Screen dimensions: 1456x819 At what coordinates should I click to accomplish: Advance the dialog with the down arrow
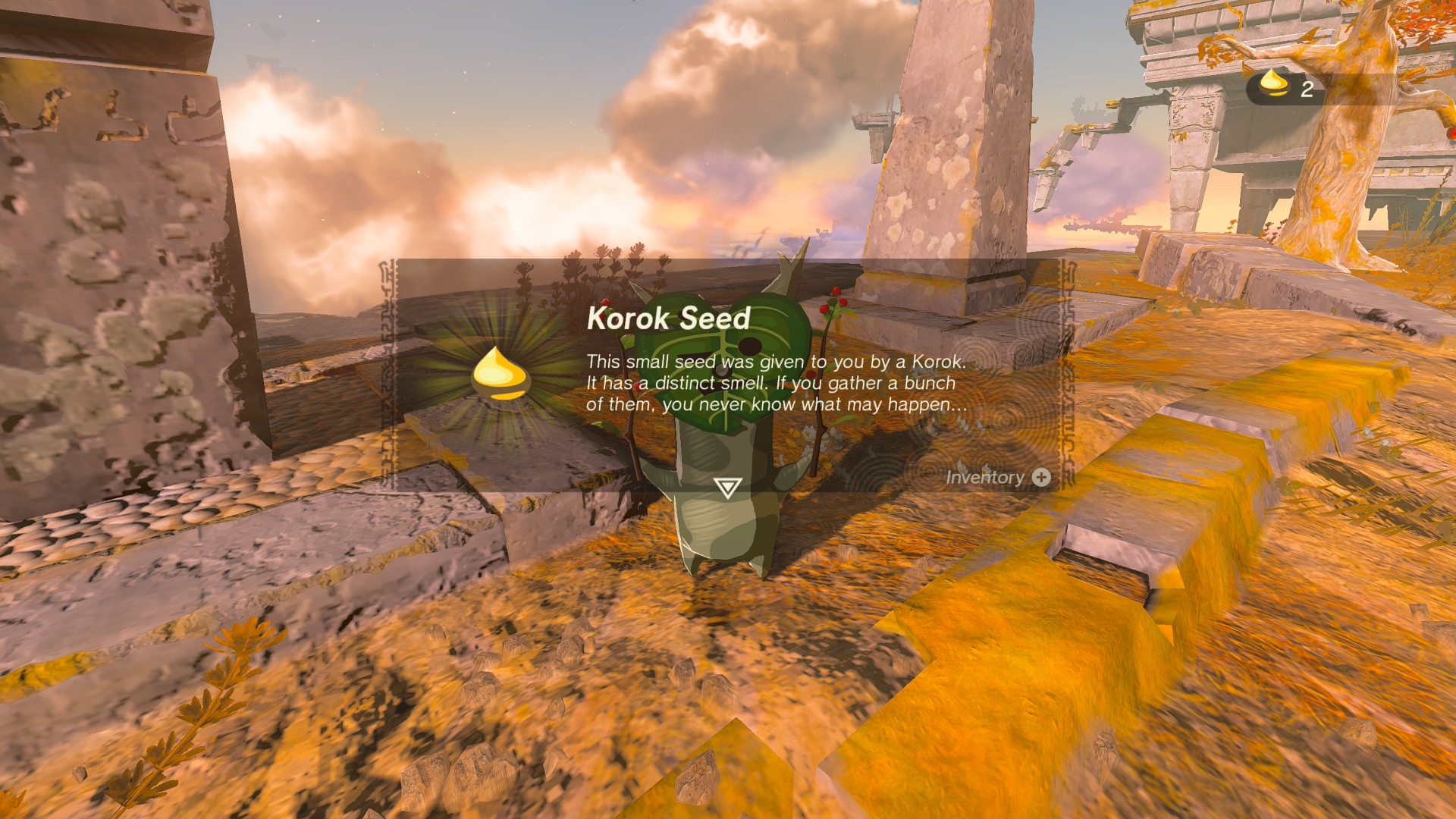pos(727,488)
